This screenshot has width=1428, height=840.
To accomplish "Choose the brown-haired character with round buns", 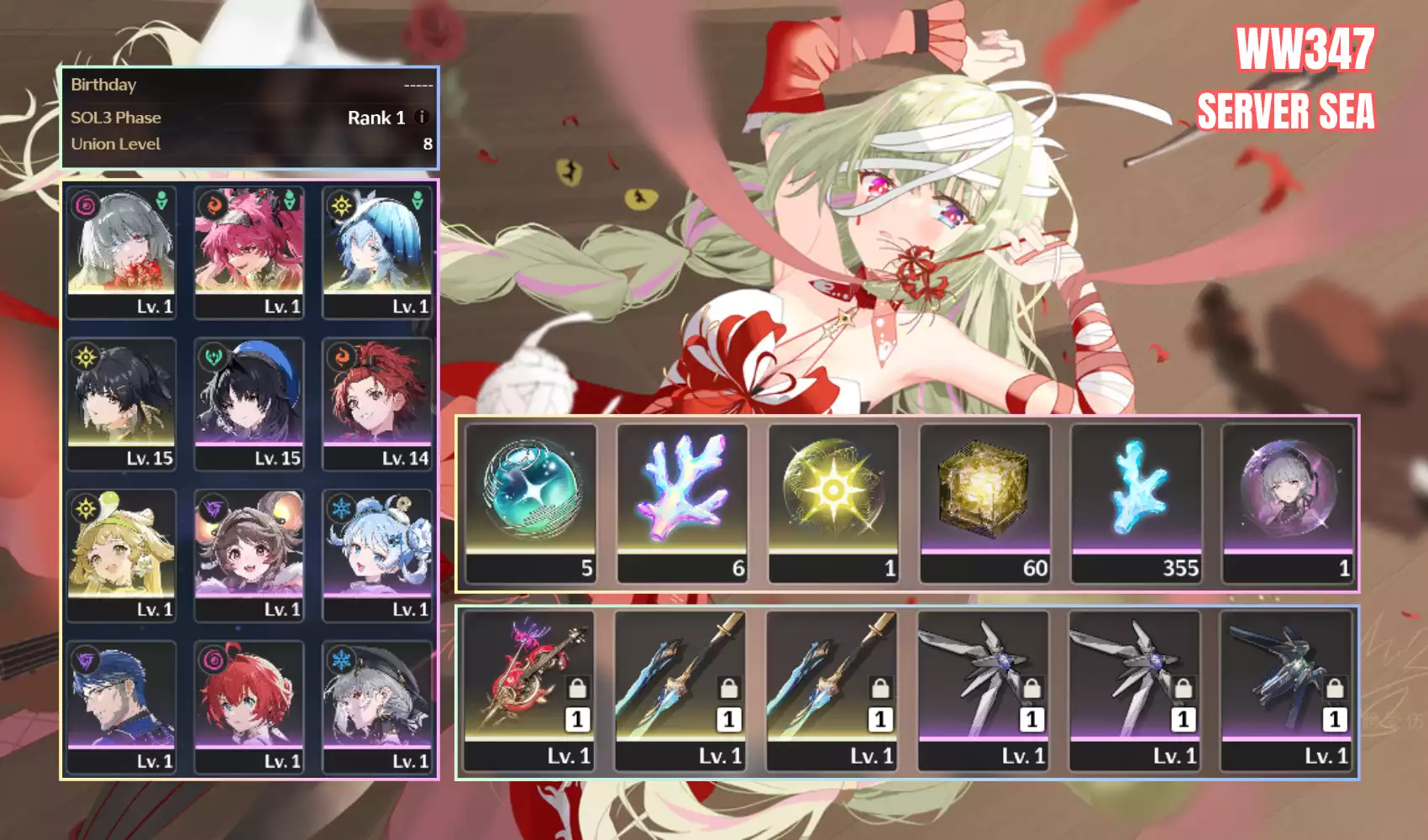I will [x=249, y=553].
